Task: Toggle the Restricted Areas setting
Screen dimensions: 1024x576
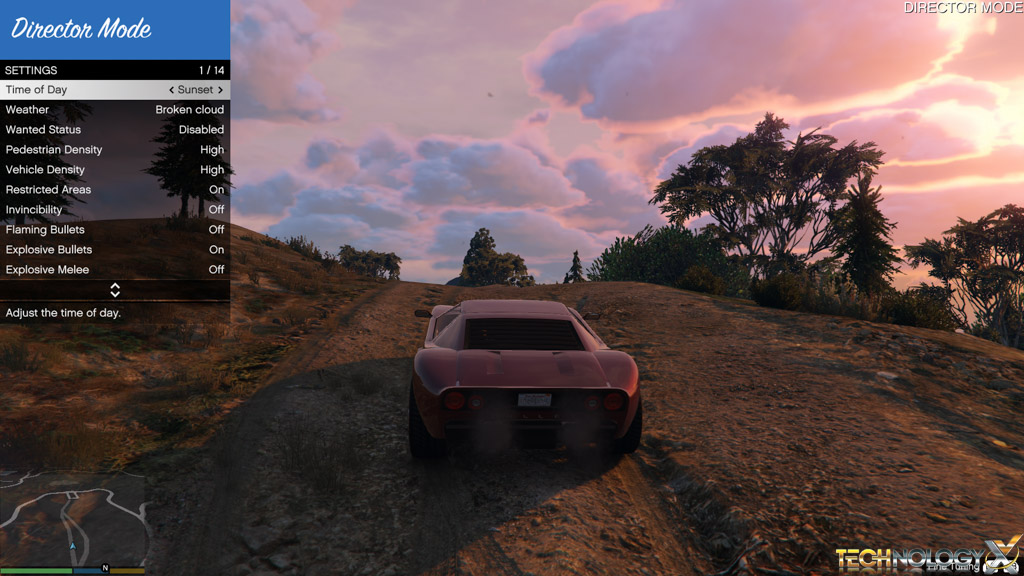Action: (115, 190)
